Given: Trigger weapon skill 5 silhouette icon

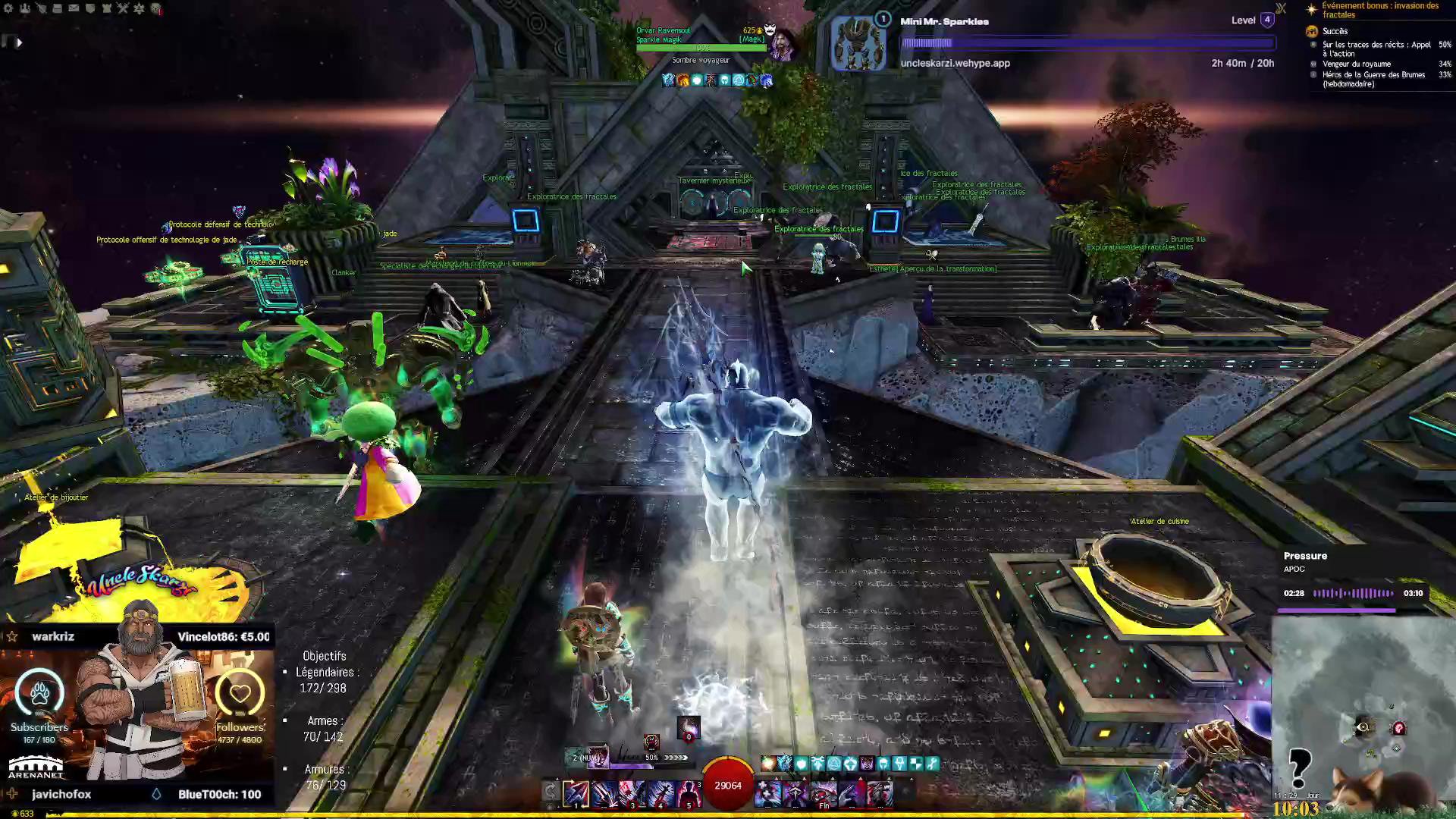Looking at the screenshot, I should tap(689, 792).
